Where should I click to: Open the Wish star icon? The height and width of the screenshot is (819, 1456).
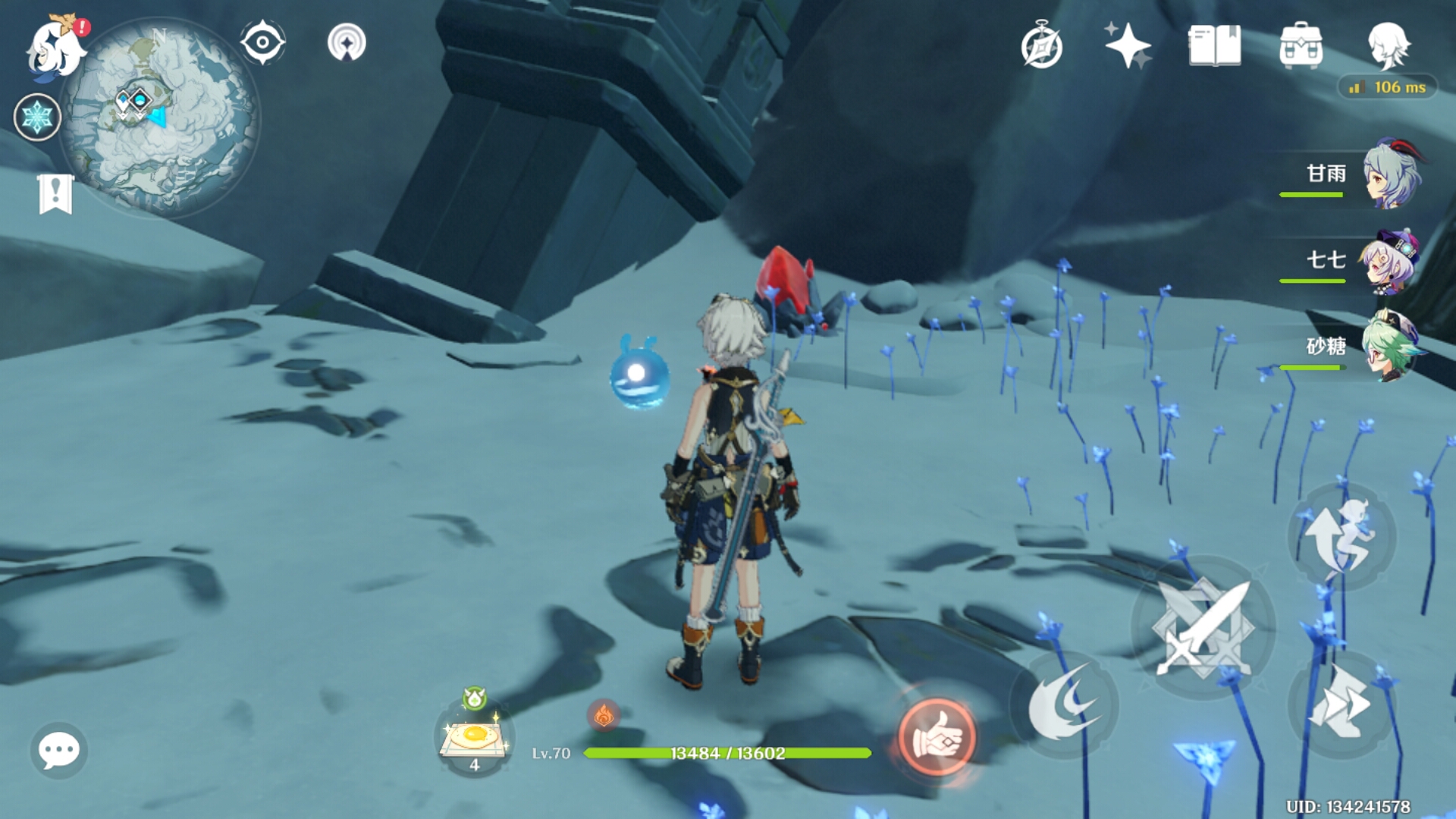pyautogui.click(x=1128, y=45)
